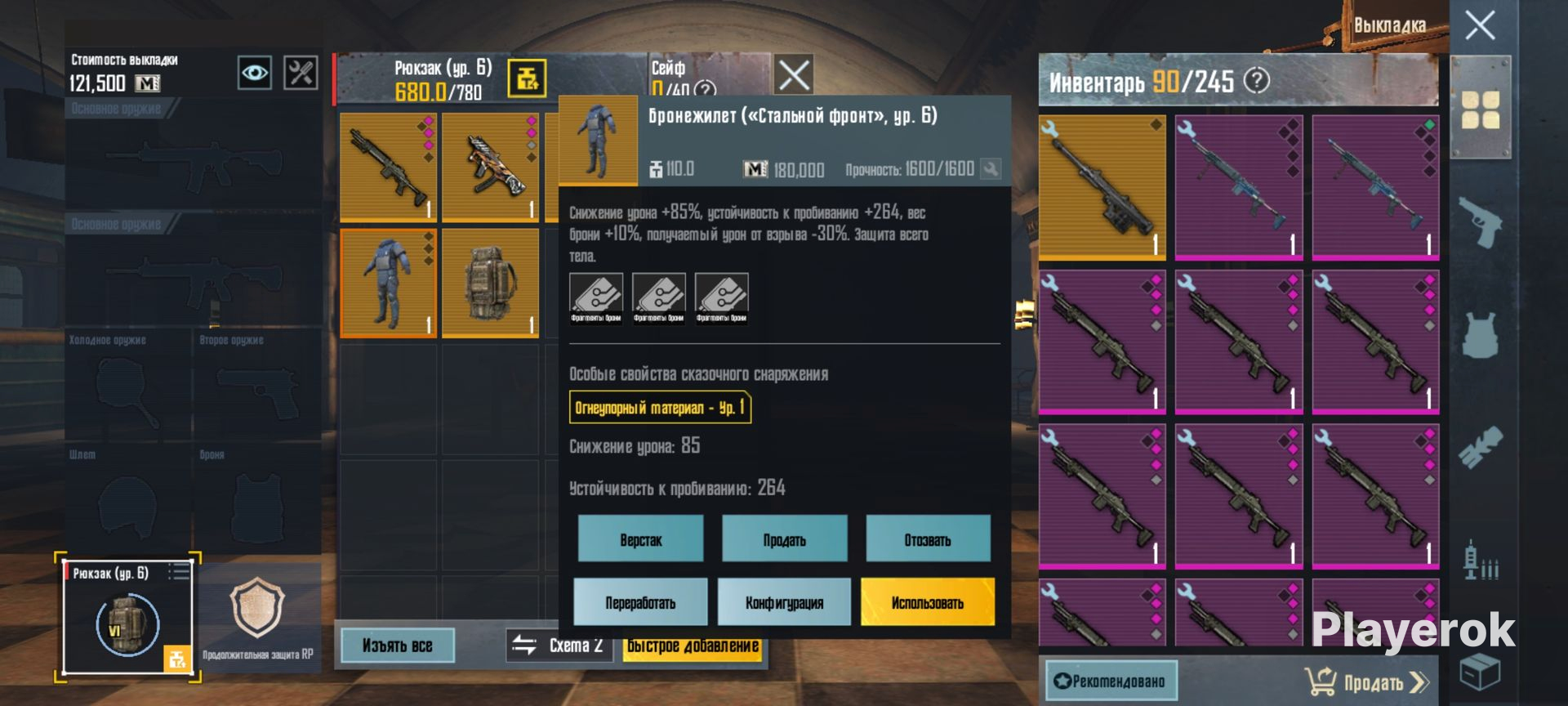Select the gold sniper rifle in inventory
The width and height of the screenshot is (1568, 706).
[x=1102, y=187]
